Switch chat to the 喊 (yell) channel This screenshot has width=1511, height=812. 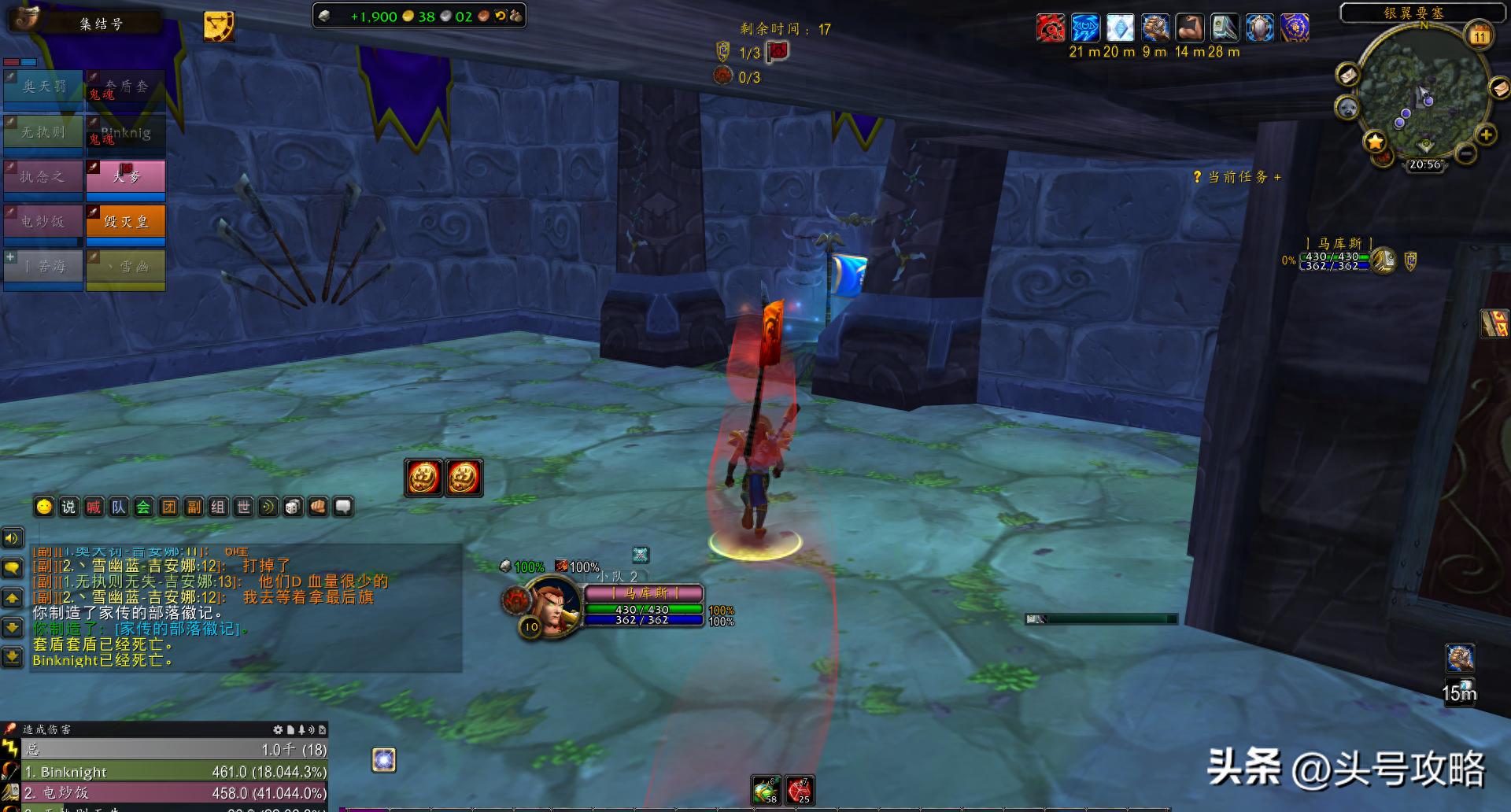[94, 507]
